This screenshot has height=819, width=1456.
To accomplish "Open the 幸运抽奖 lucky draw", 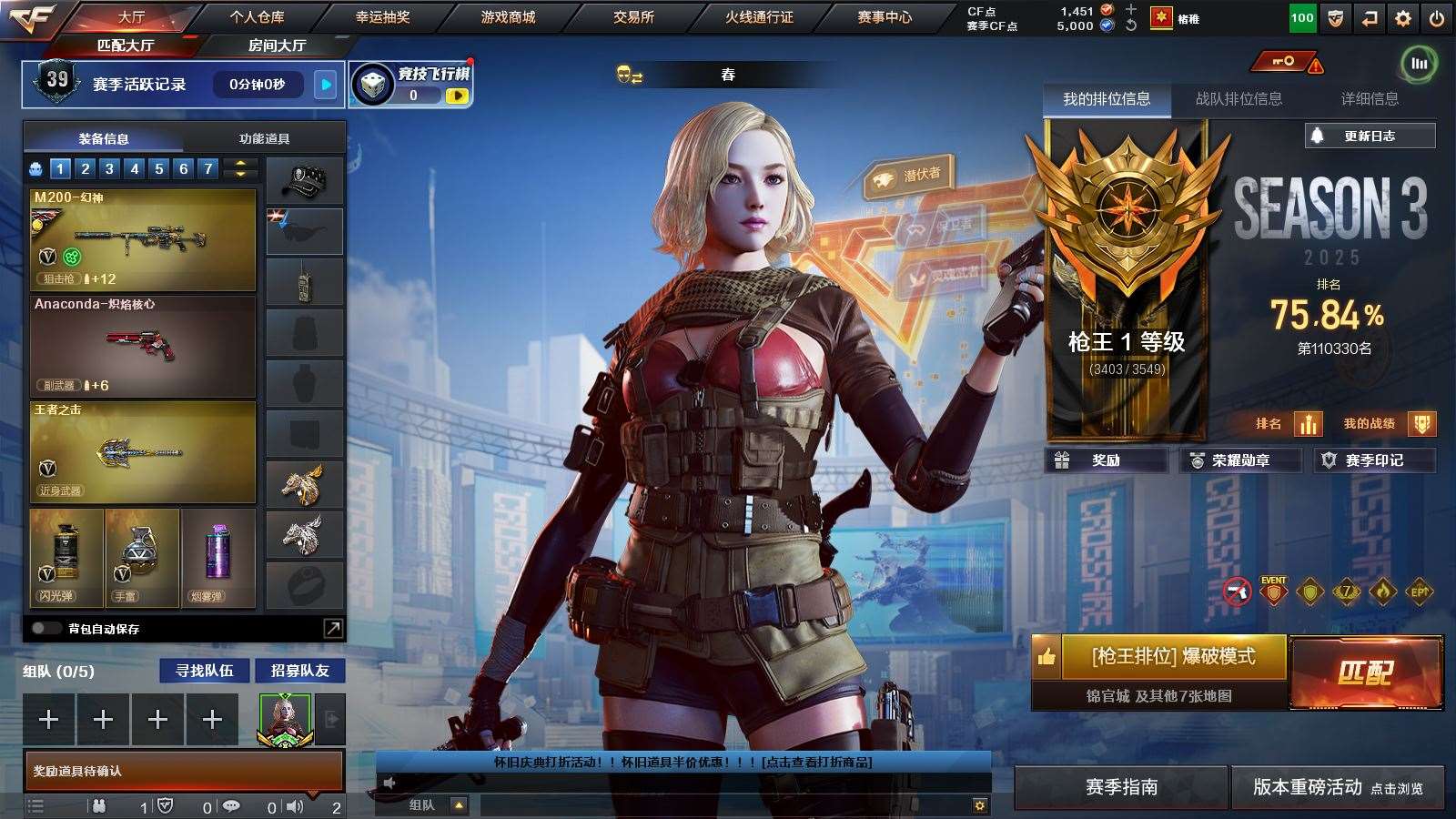I will coord(382,17).
